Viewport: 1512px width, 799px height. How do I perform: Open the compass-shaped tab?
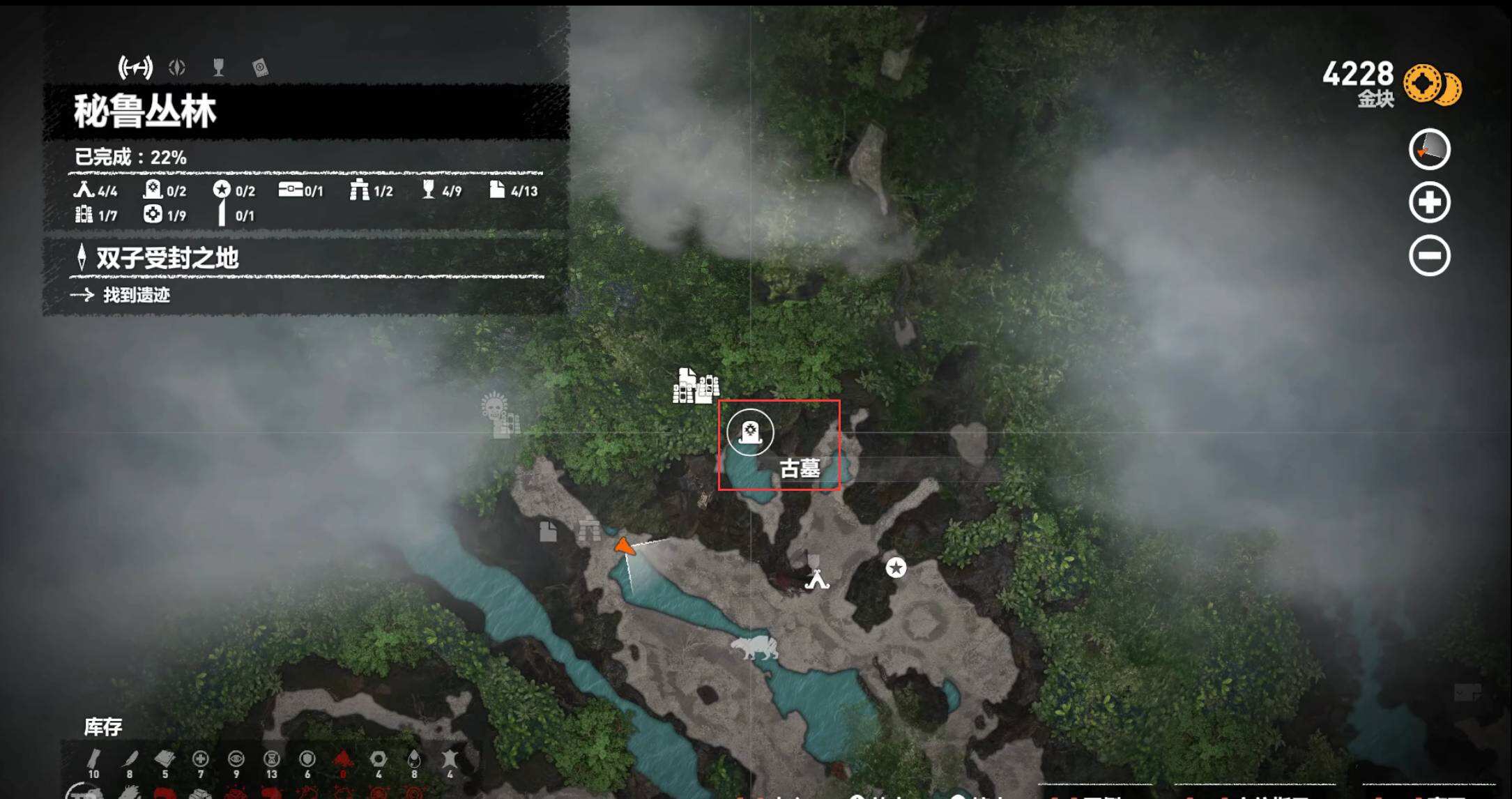point(177,68)
